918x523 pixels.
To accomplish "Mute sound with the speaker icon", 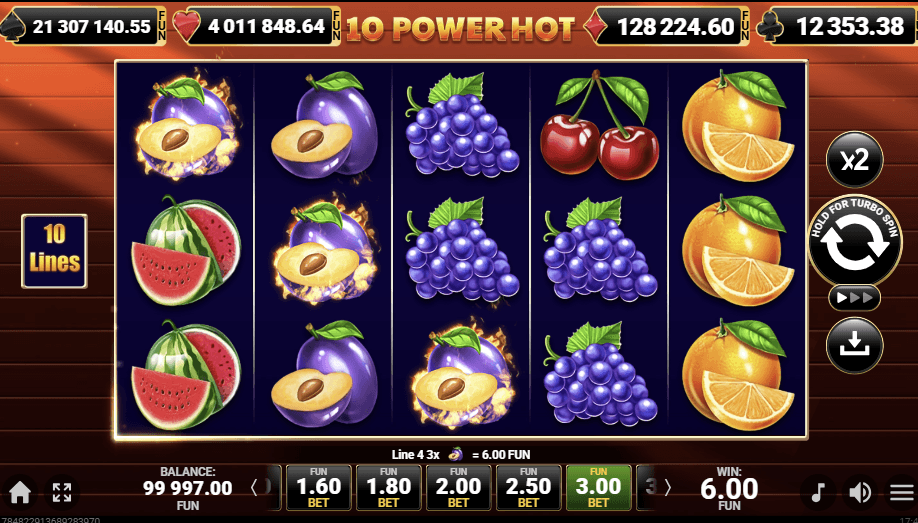I will click(859, 492).
